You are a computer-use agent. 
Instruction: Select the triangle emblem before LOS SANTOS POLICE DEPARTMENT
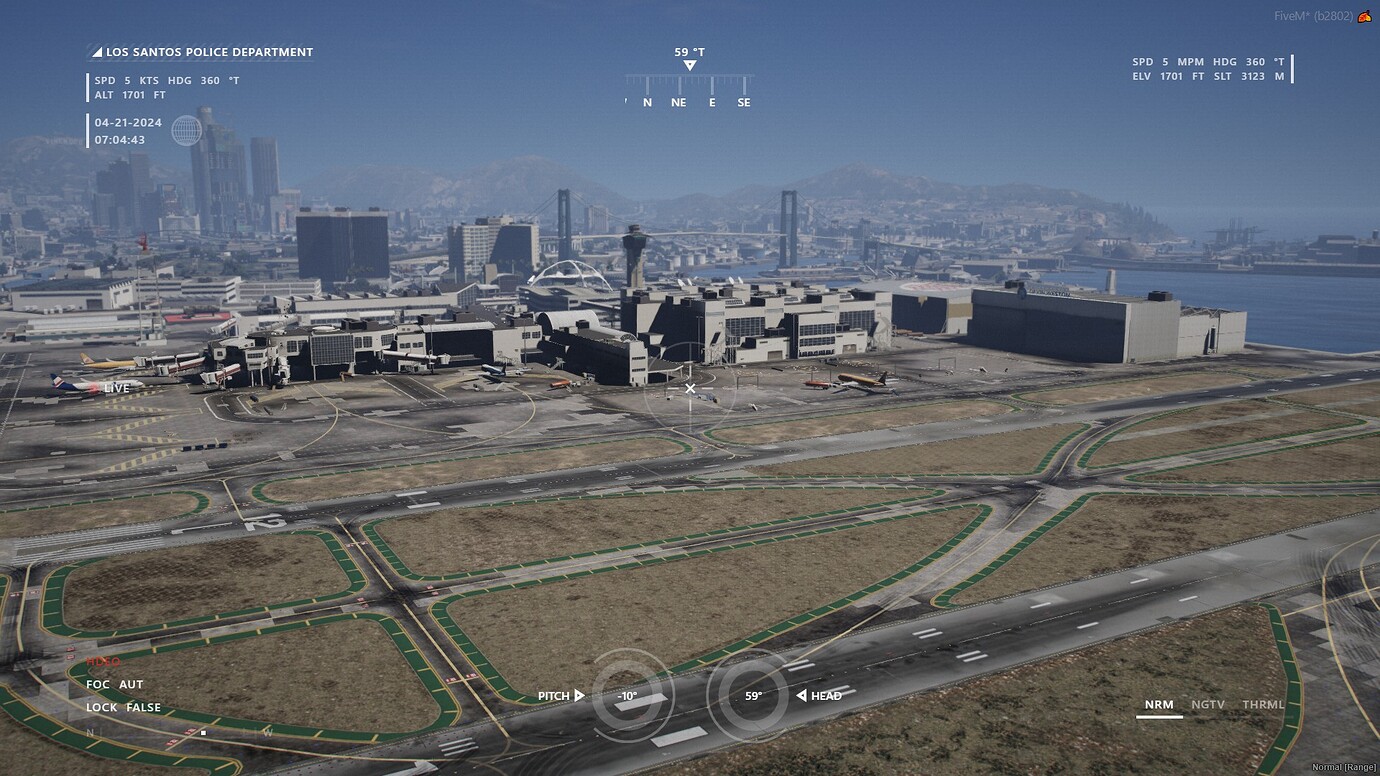(x=96, y=51)
